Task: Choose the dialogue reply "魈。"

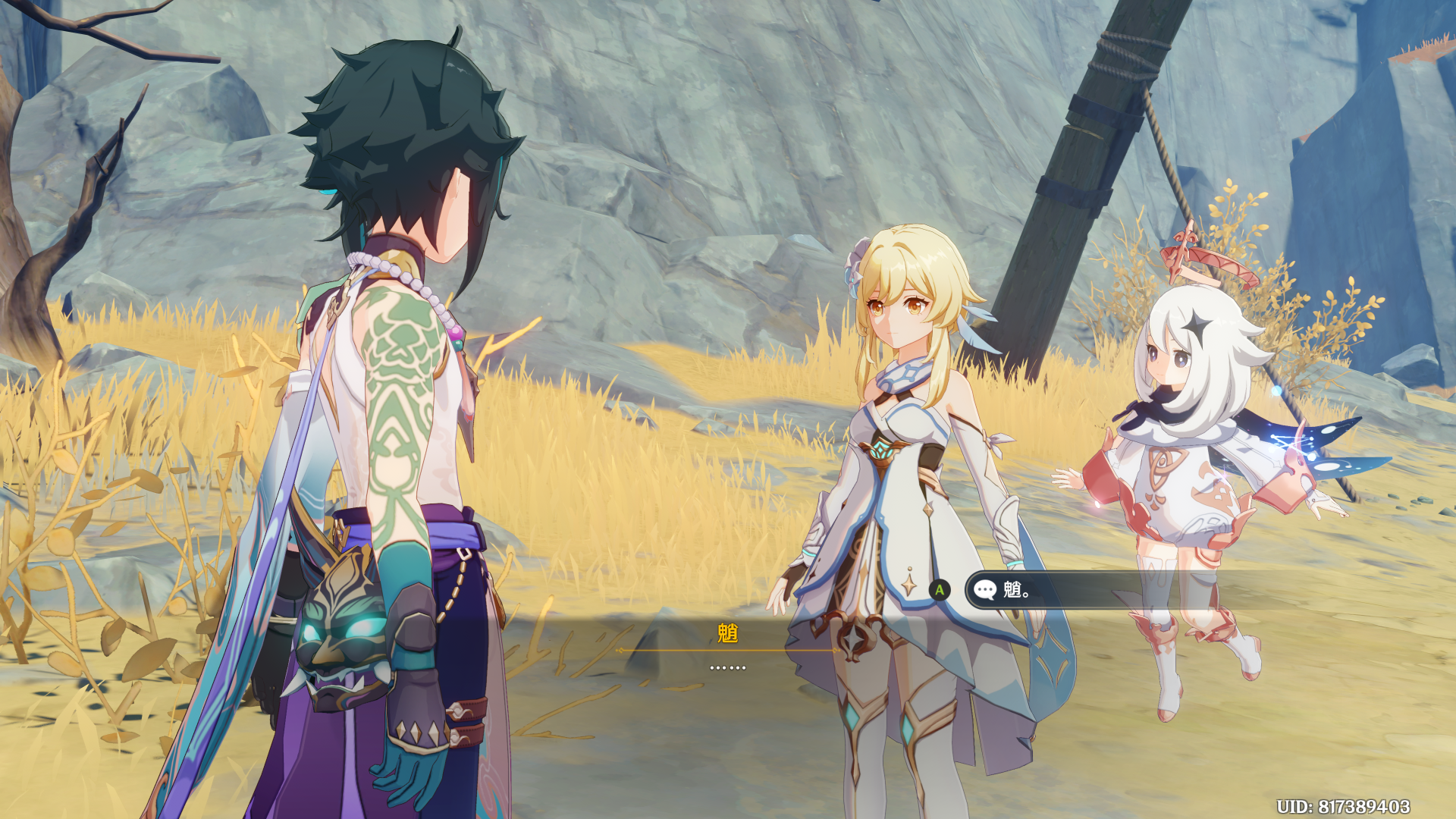Action: [x=1077, y=590]
